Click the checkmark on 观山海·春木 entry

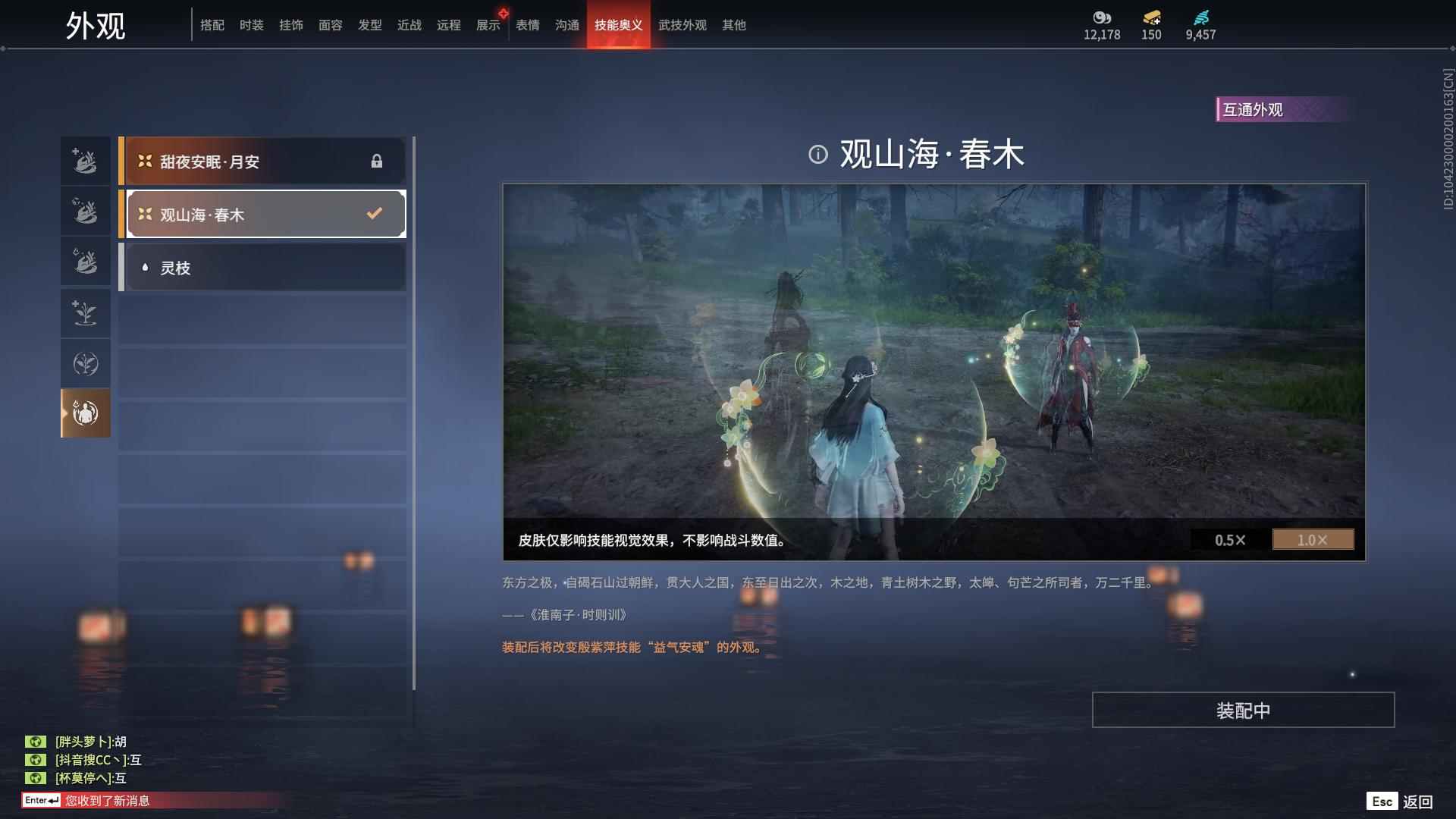coord(373,213)
